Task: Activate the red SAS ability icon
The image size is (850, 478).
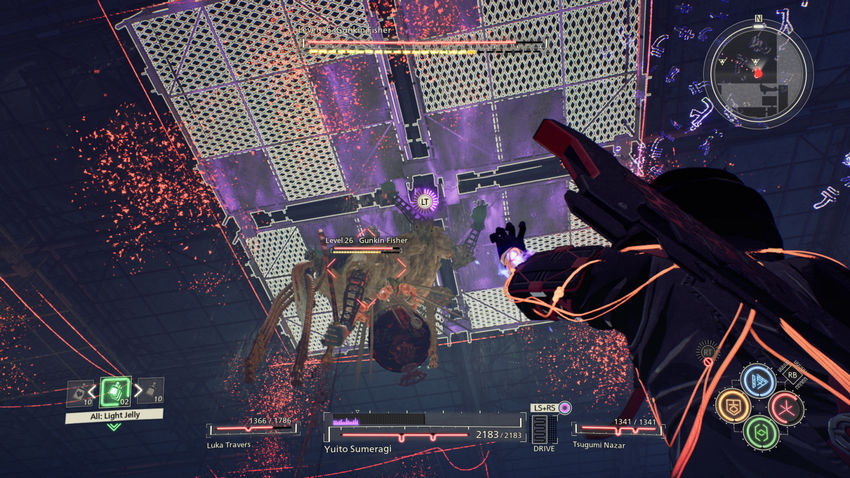Action: (786, 406)
